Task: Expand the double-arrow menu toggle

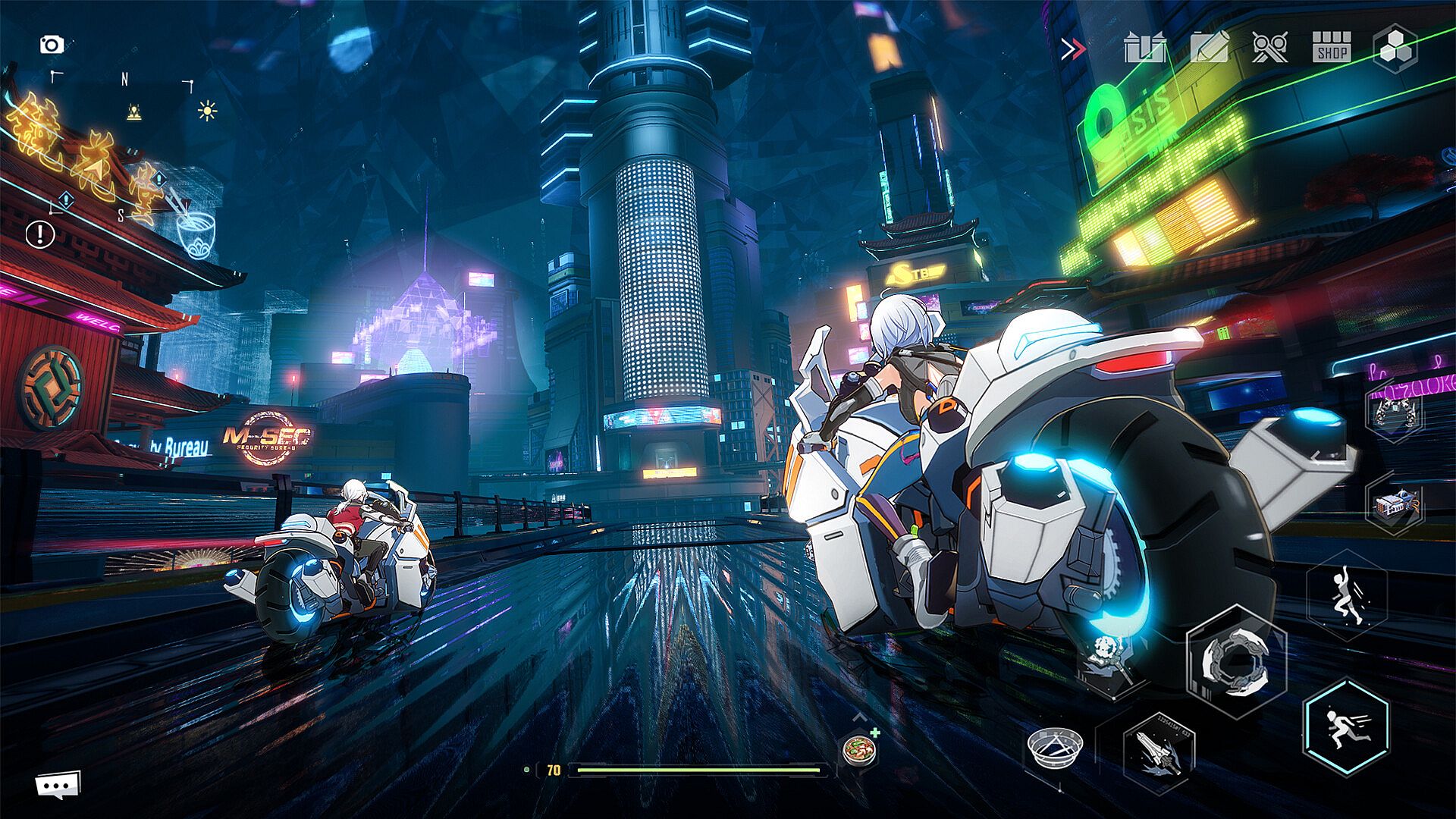Action: (x=1072, y=50)
